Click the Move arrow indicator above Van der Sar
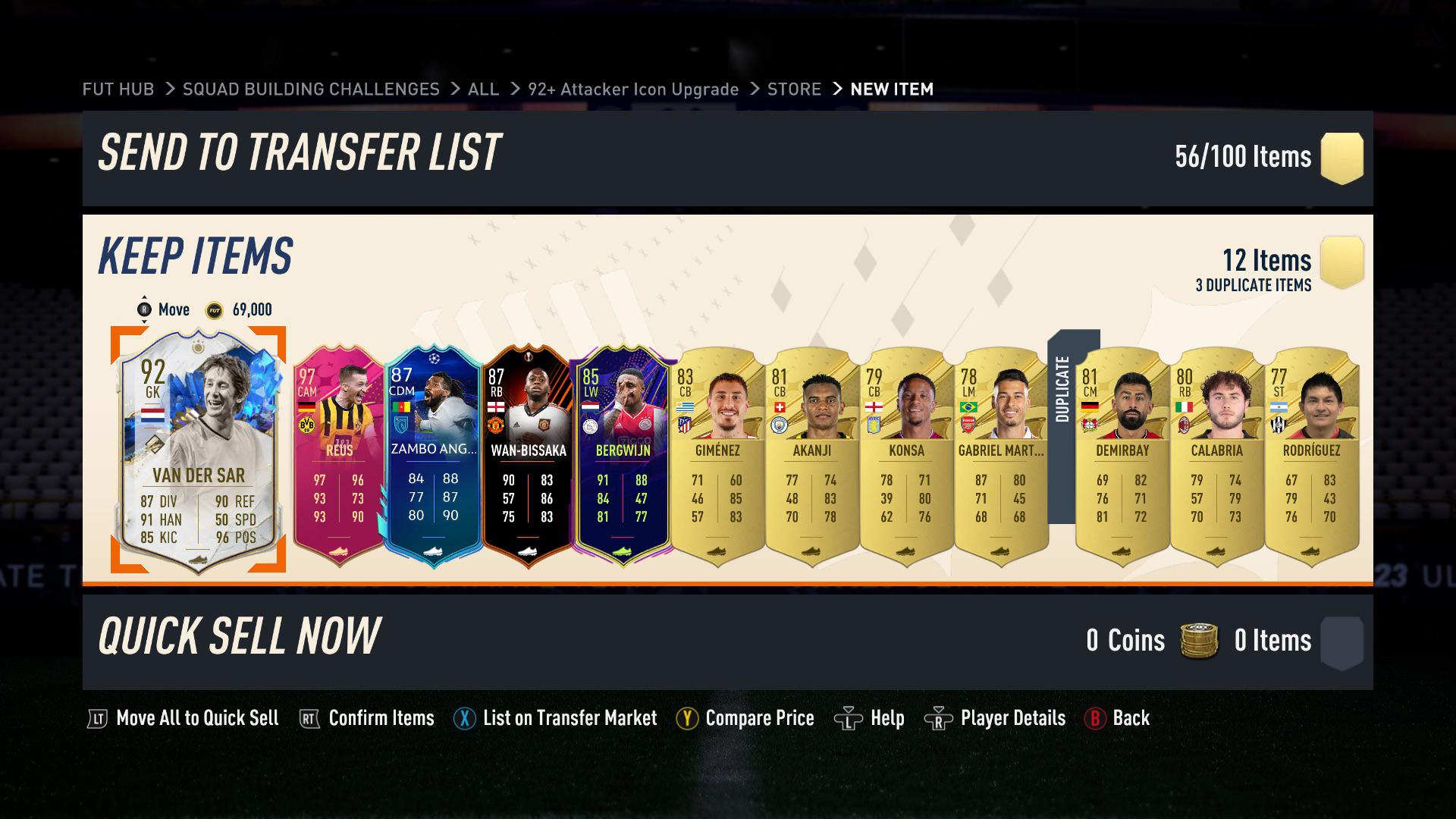This screenshot has width=1456, height=819. [144, 309]
